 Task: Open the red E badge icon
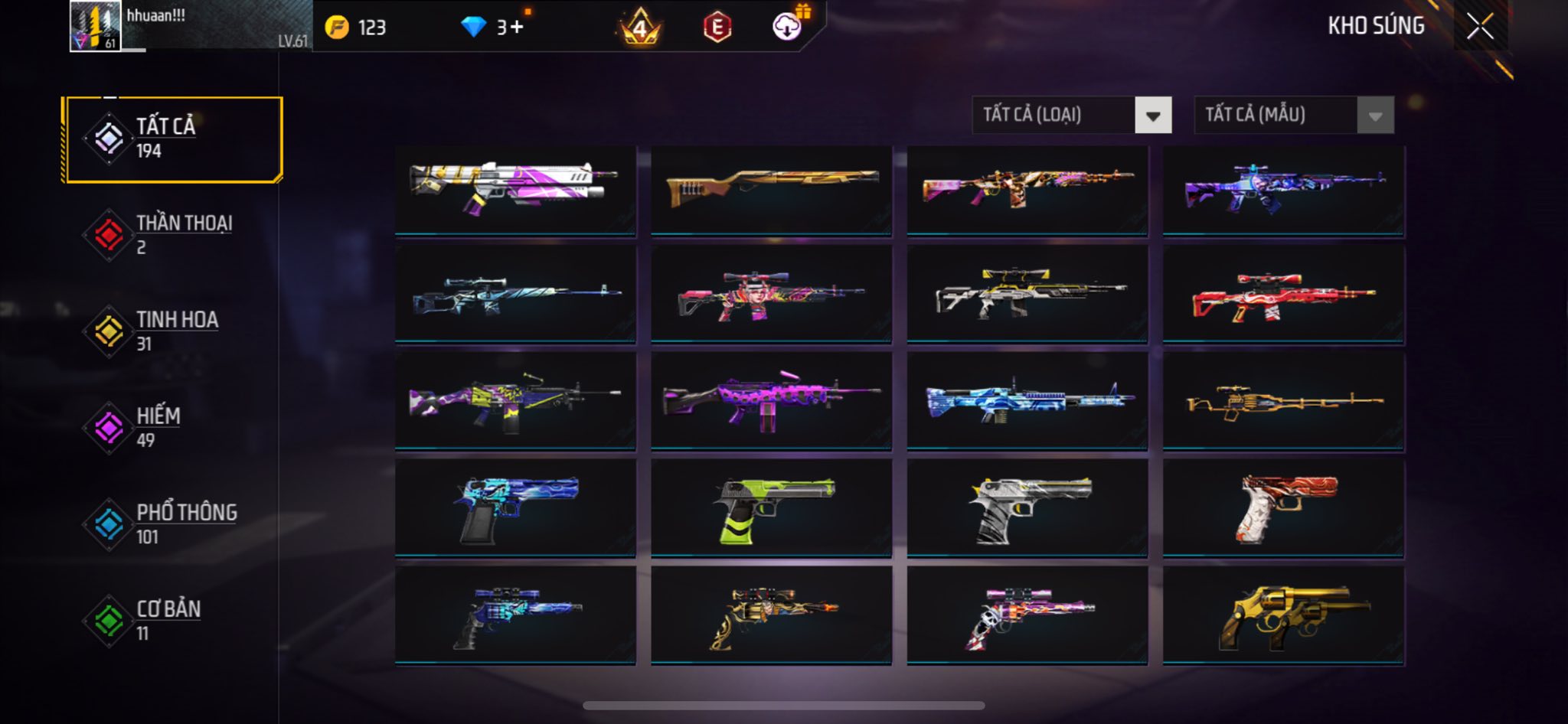[717, 28]
